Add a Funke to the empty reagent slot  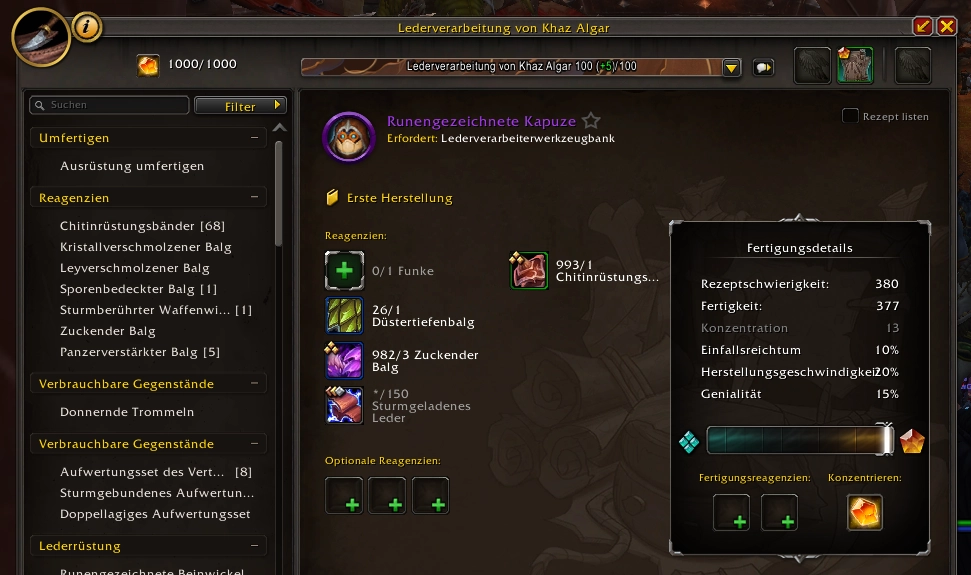point(344,270)
